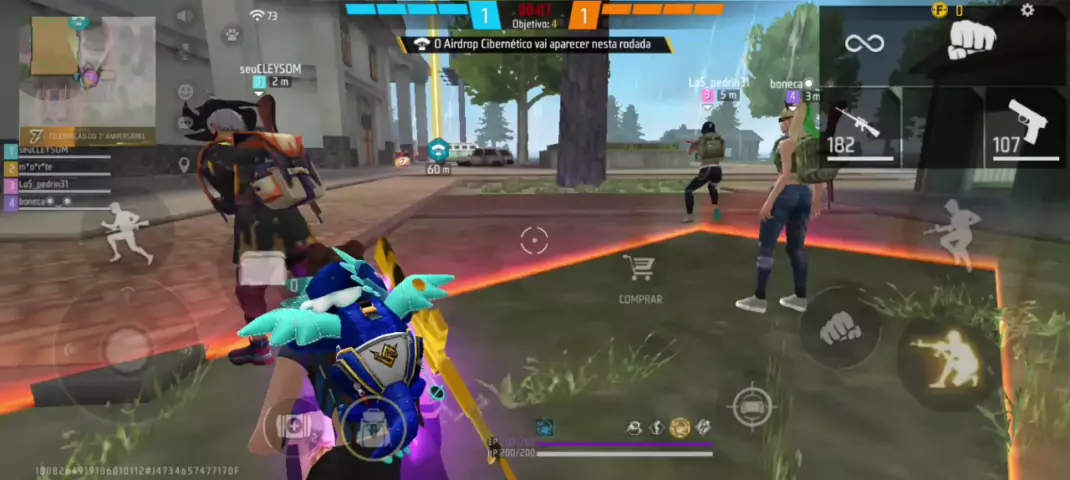Screen dimensions: 1070x480
Task: Select teammate LoS_pedrin31 in the squad list
Action: click(x=60, y=185)
